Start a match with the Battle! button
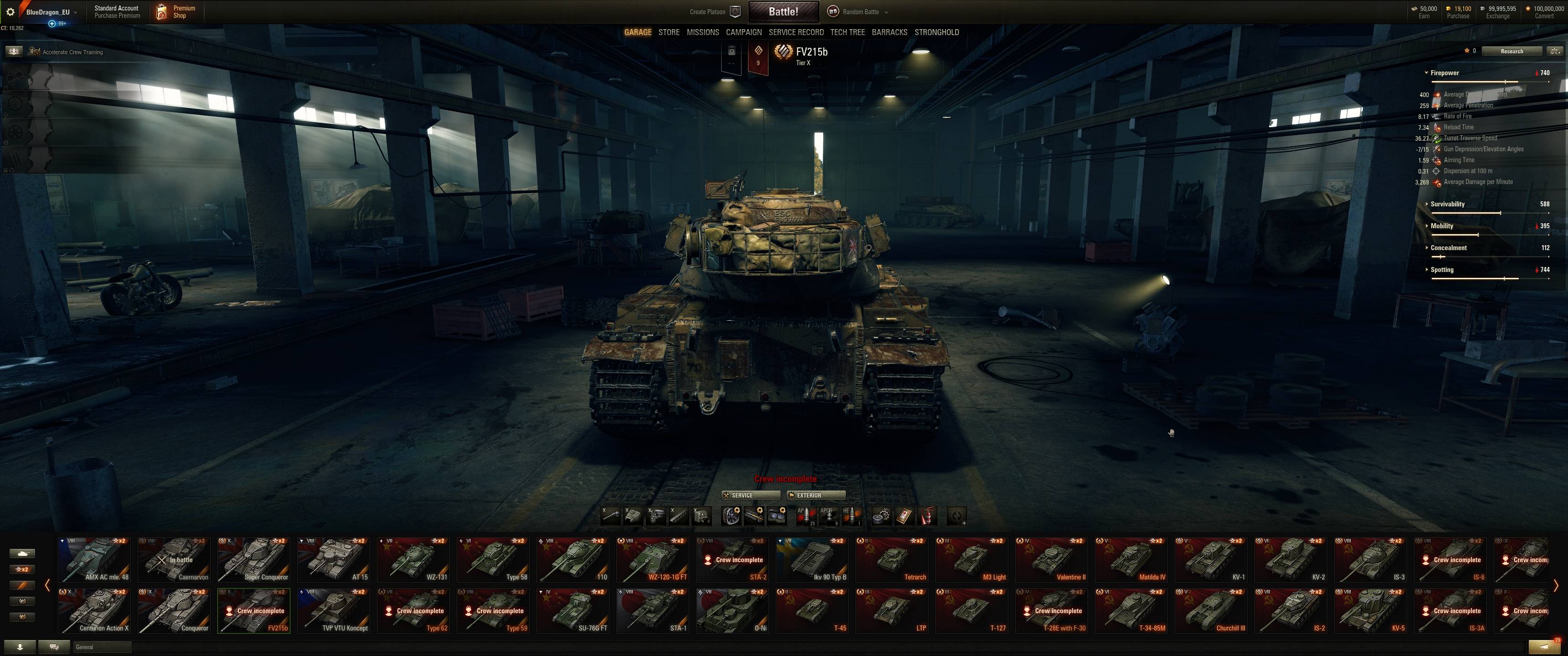The height and width of the screenshot is (656, 1568). tap(783, 11)
